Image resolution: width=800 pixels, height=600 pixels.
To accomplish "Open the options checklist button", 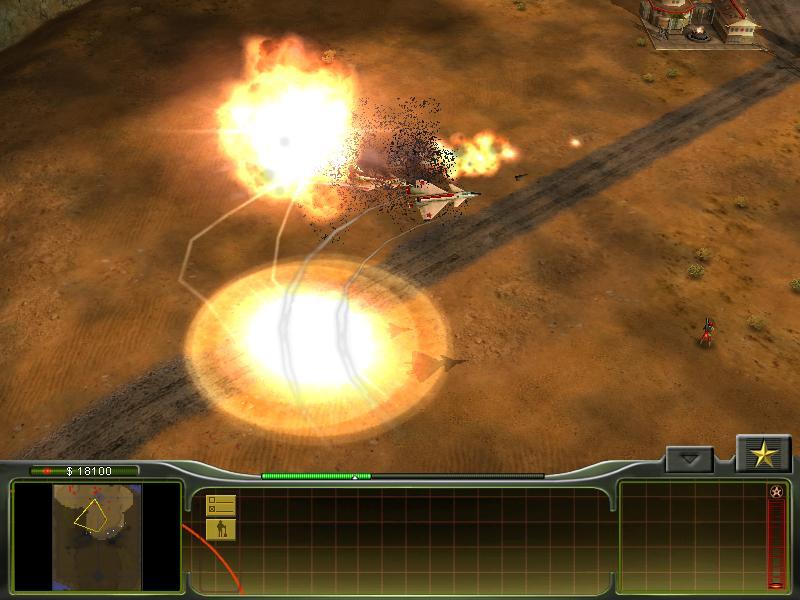I will point(220,505).
